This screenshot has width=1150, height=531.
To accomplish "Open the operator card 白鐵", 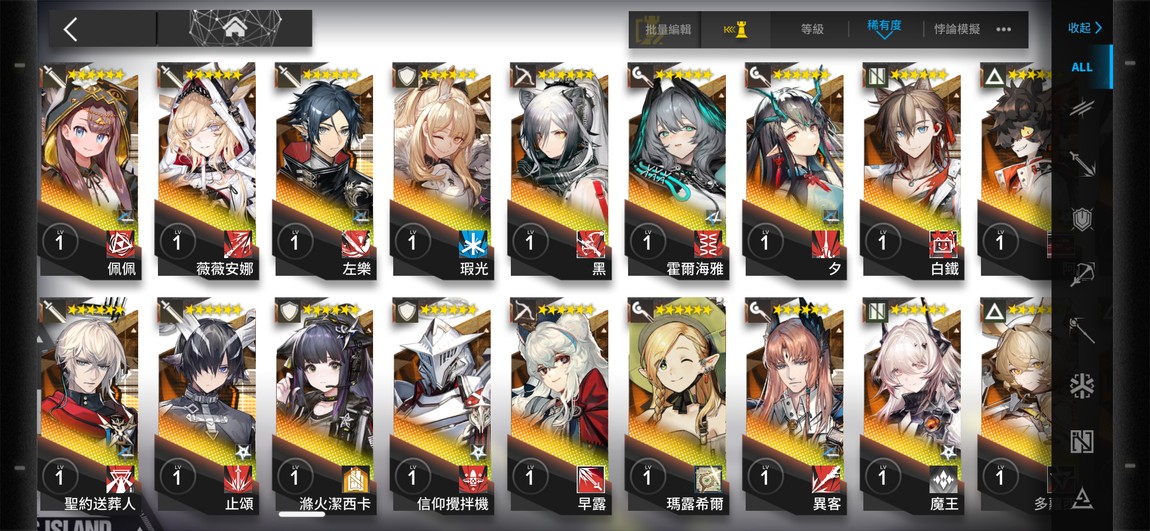I will [913, 170].
